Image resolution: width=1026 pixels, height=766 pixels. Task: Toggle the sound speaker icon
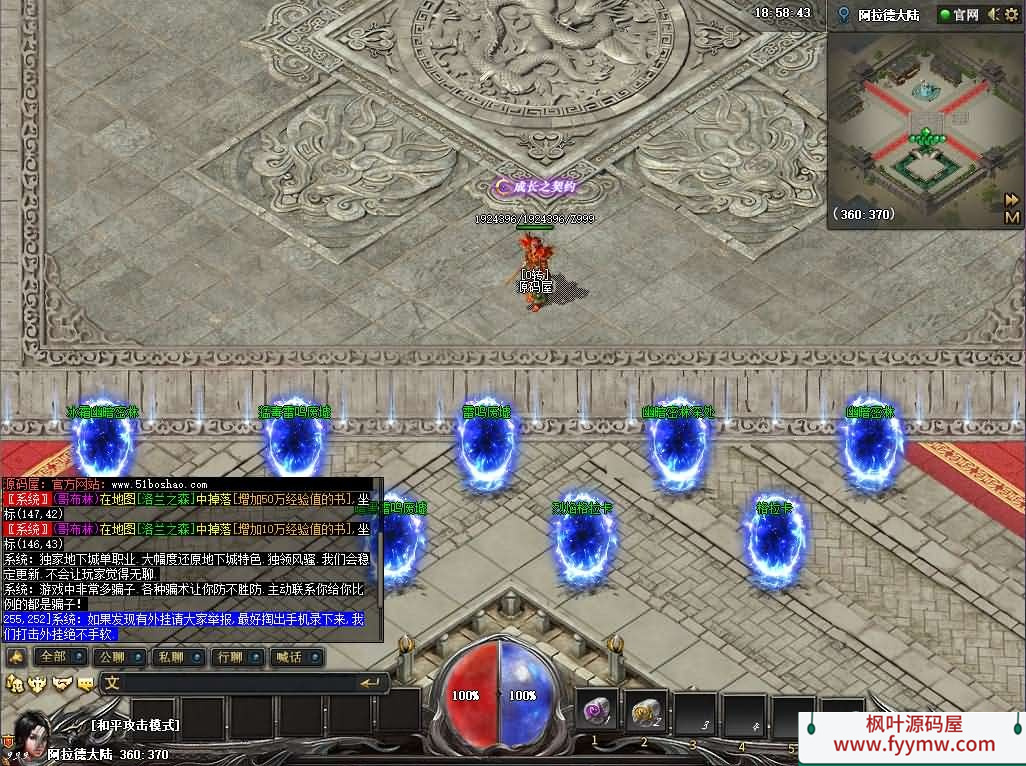click(994, 15)
